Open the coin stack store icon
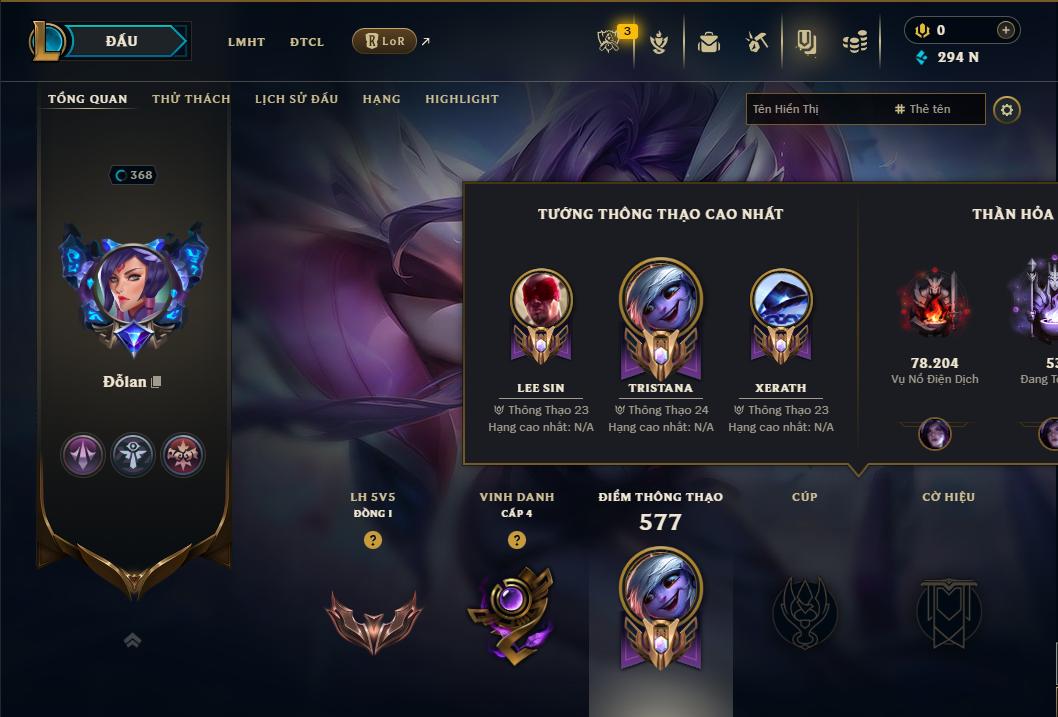Screen dimensions: 1058x717 pos(854,42)
